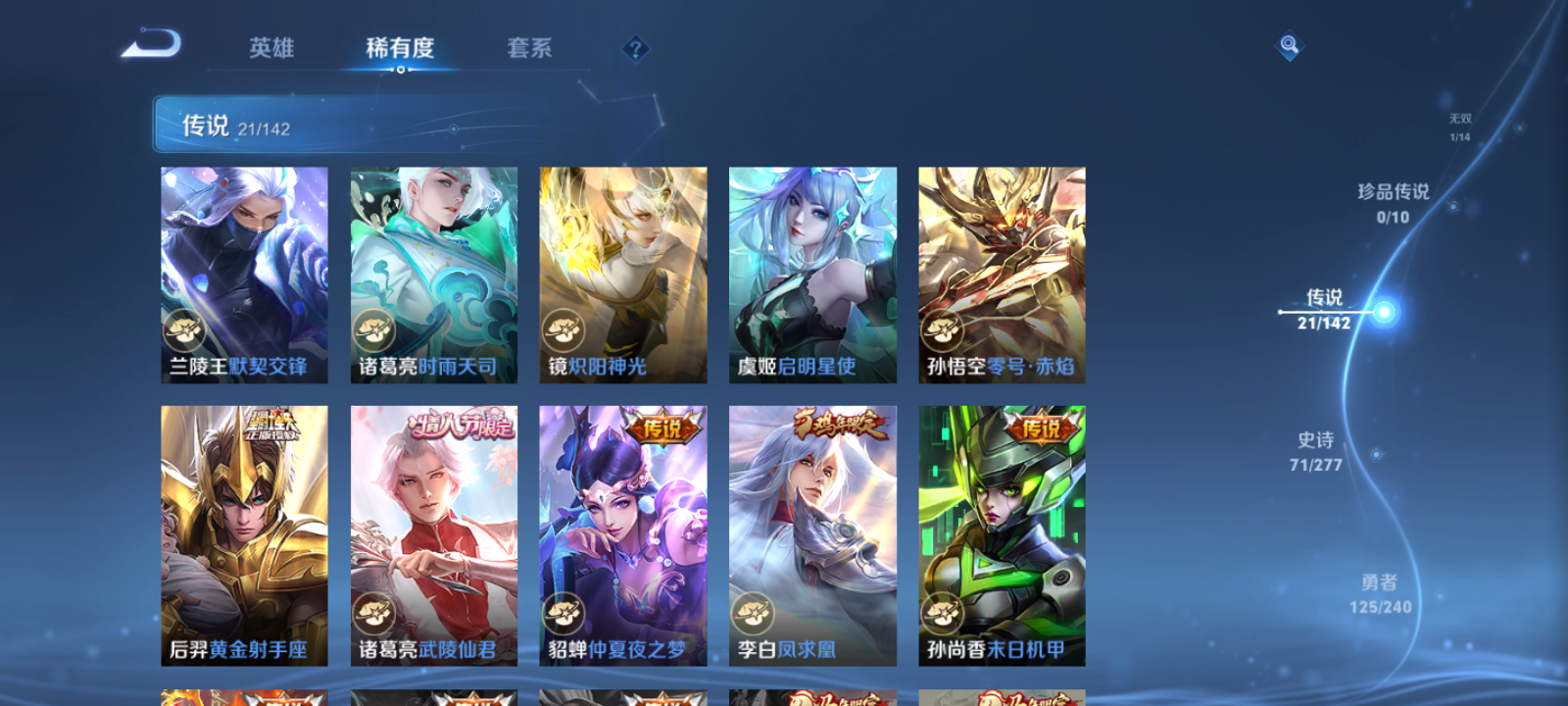The image size is (1568, 706).
Task: Open the 诸葛亮武陵仙君 skin thumbnail
Action: pyautogui.click(x=432, y=534)
